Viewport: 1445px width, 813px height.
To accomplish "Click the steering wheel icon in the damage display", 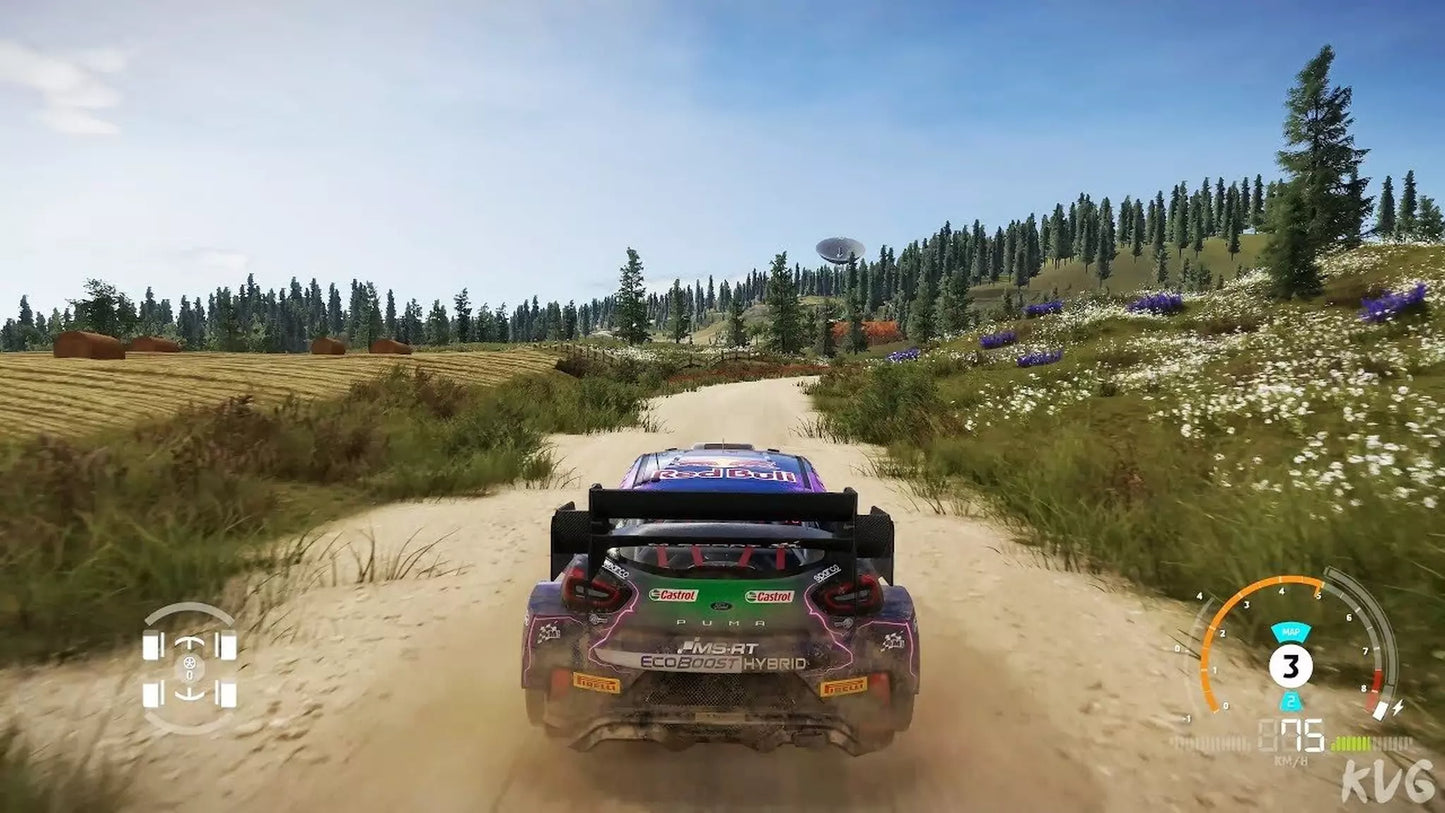I will (x=189, y=663).
